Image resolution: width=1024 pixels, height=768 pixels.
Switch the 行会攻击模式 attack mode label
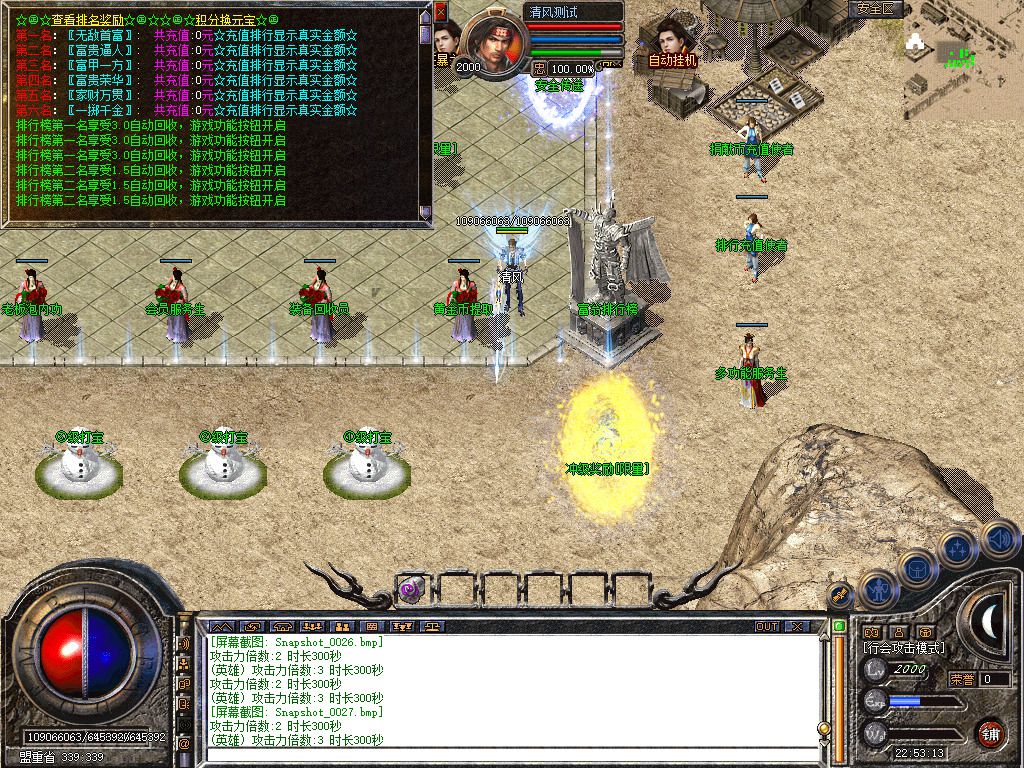(x=905, y=648)
